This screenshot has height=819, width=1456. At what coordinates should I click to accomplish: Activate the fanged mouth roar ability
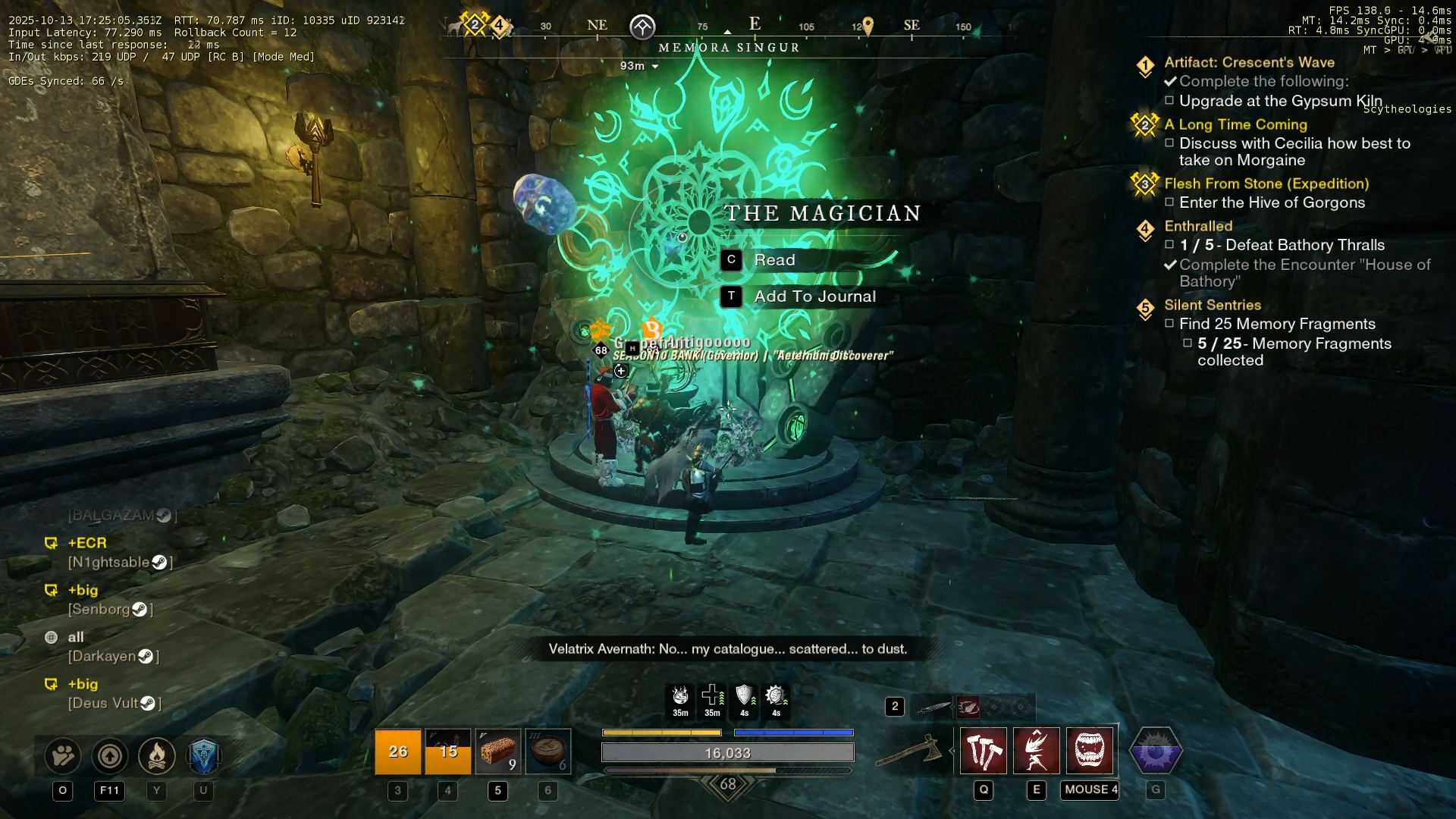coord(1090,751)
